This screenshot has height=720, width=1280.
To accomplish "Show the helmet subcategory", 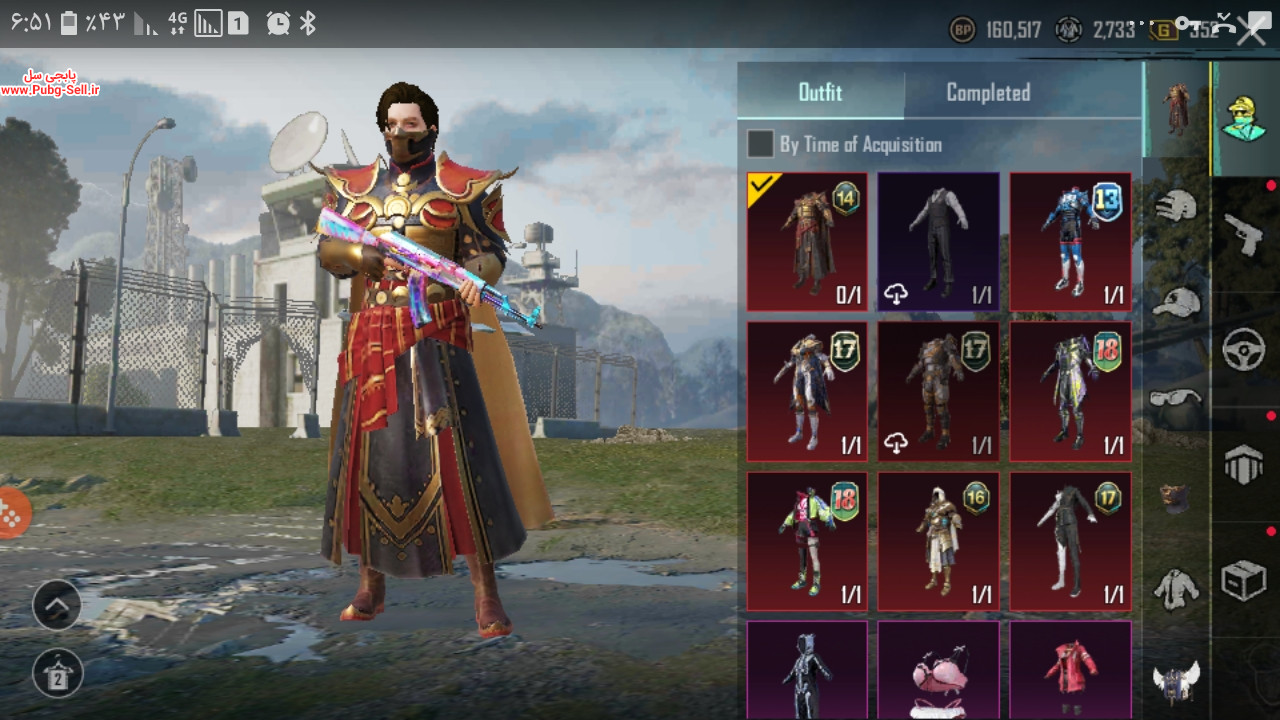I will [x=1177, y=205].
